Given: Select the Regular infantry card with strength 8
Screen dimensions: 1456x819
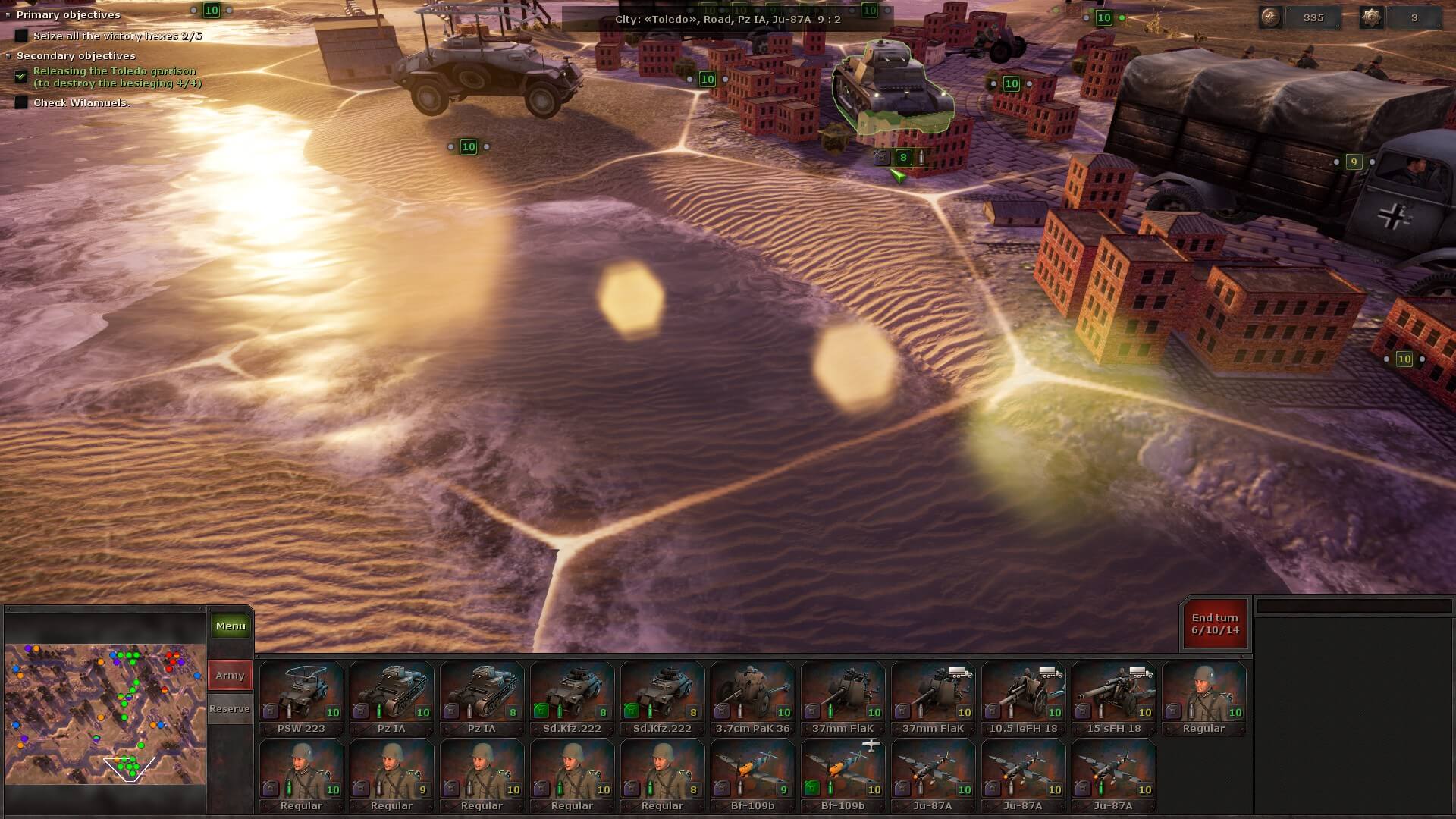Looking at the screenshot, I should pos(662,775).
